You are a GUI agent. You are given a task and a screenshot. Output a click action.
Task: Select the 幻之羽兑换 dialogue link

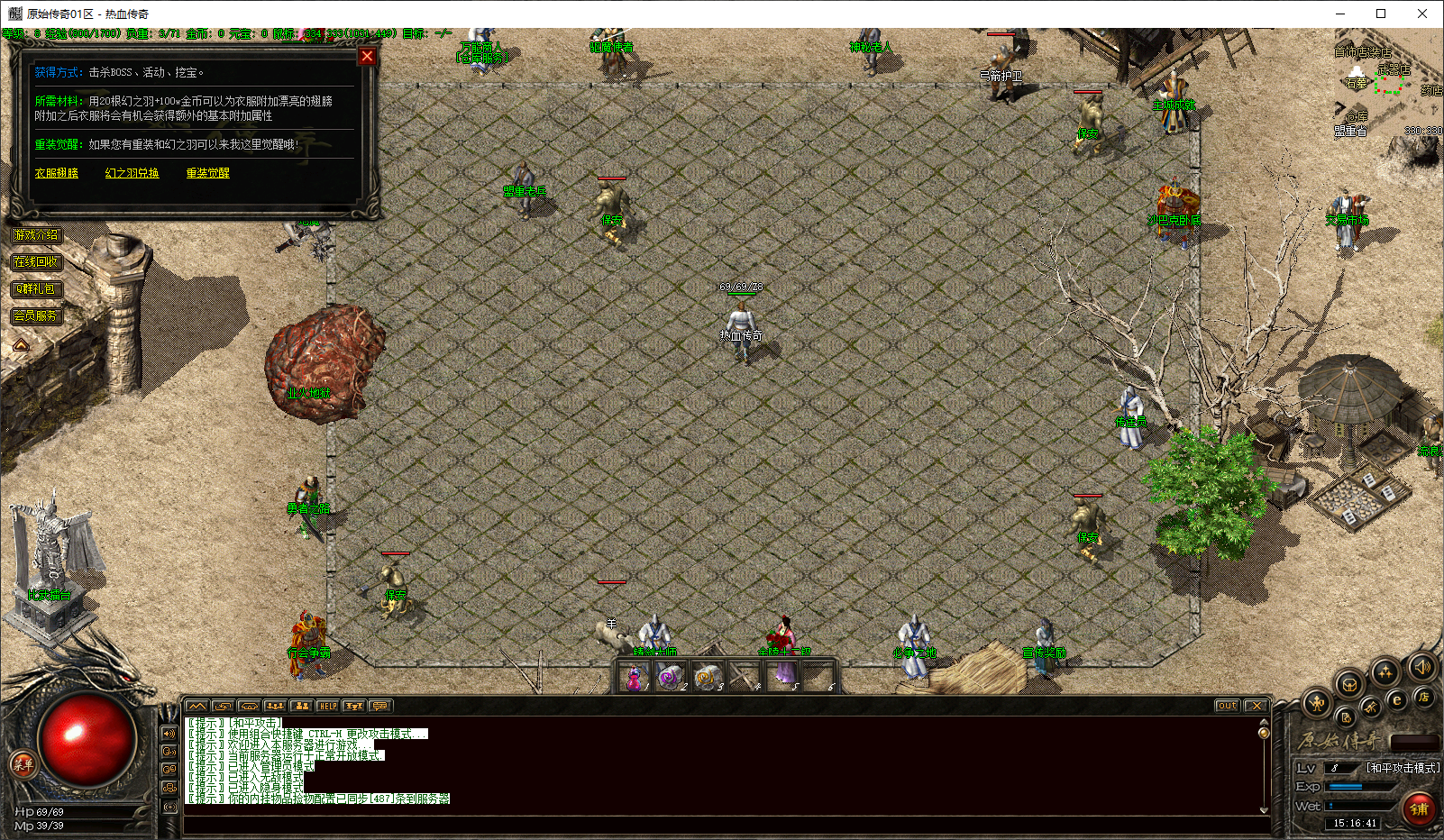tap(132, 173)
